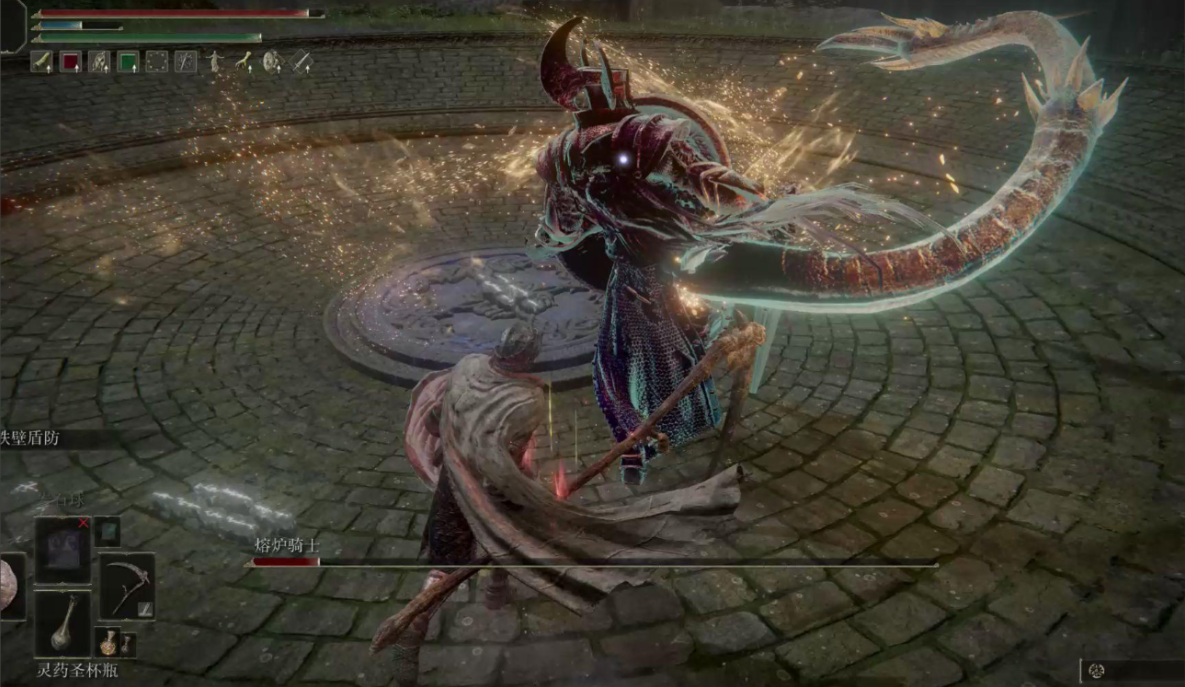The width and height of the screenshot is (1185, 687).
Task: Click the small teal item slot
Action: pyautogui.click(x=108, y=531)
